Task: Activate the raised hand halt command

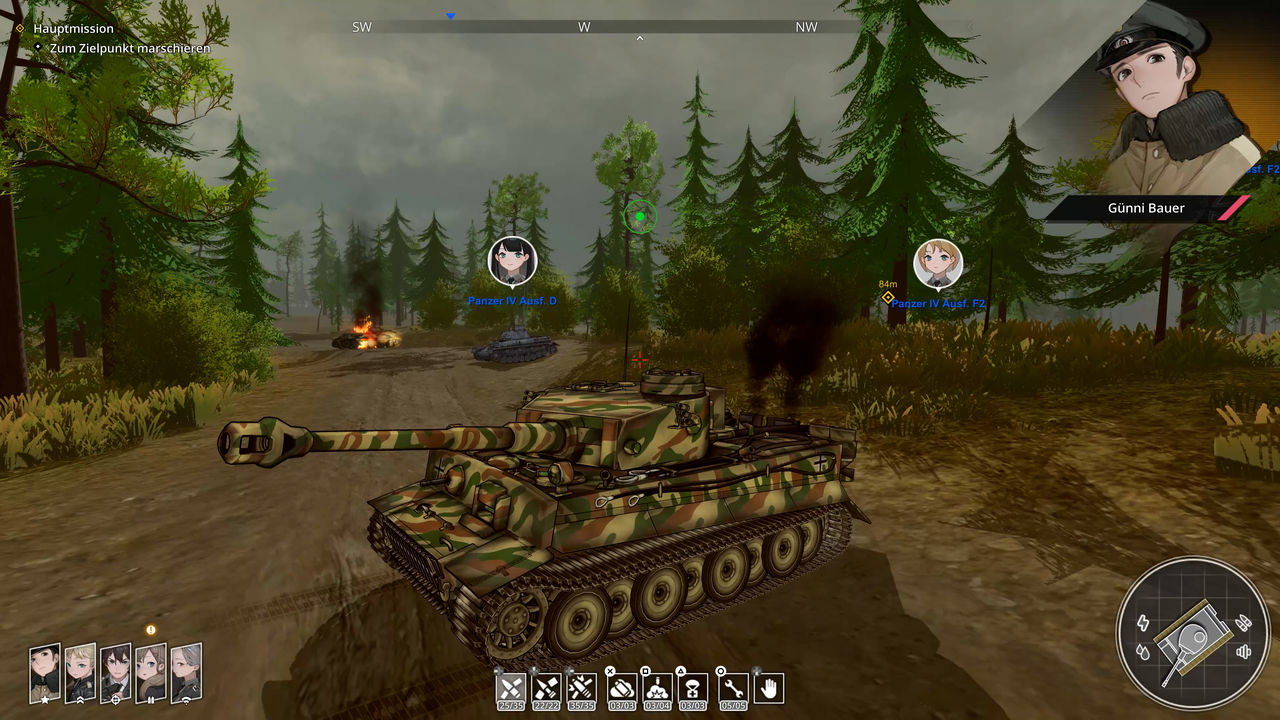Action: click(768, 688)
